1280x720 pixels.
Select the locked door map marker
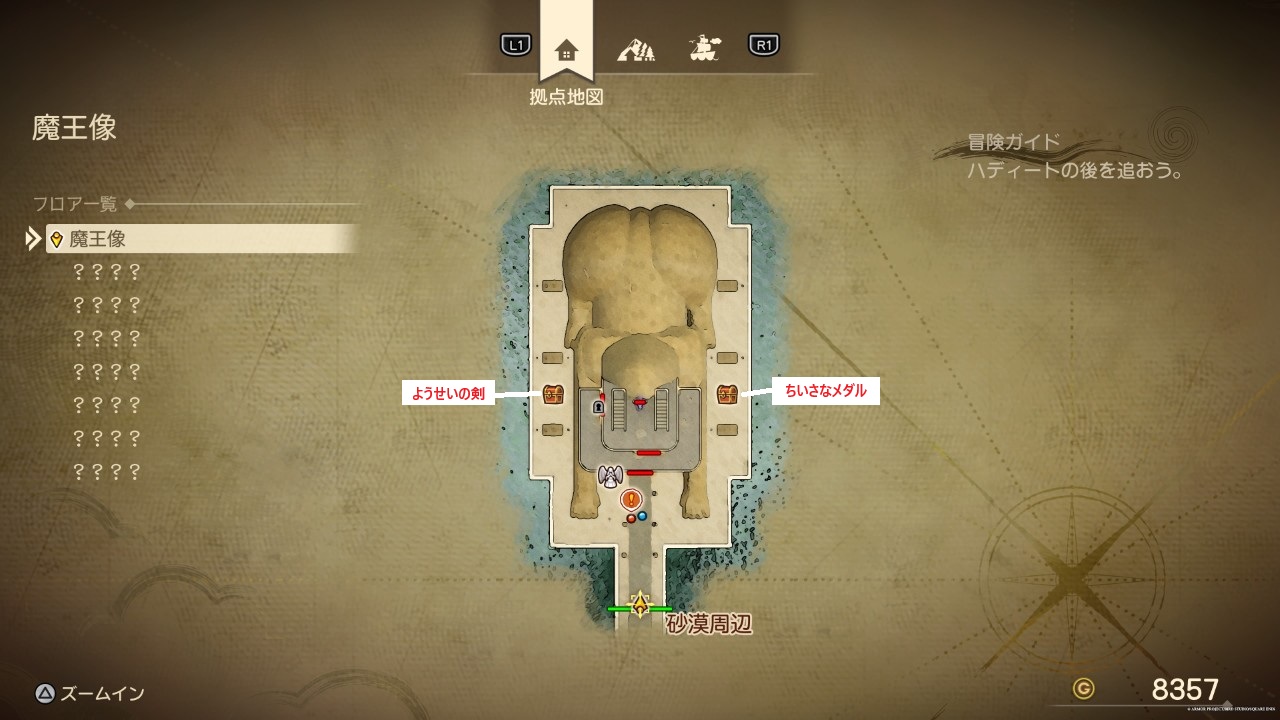(599, 407)
